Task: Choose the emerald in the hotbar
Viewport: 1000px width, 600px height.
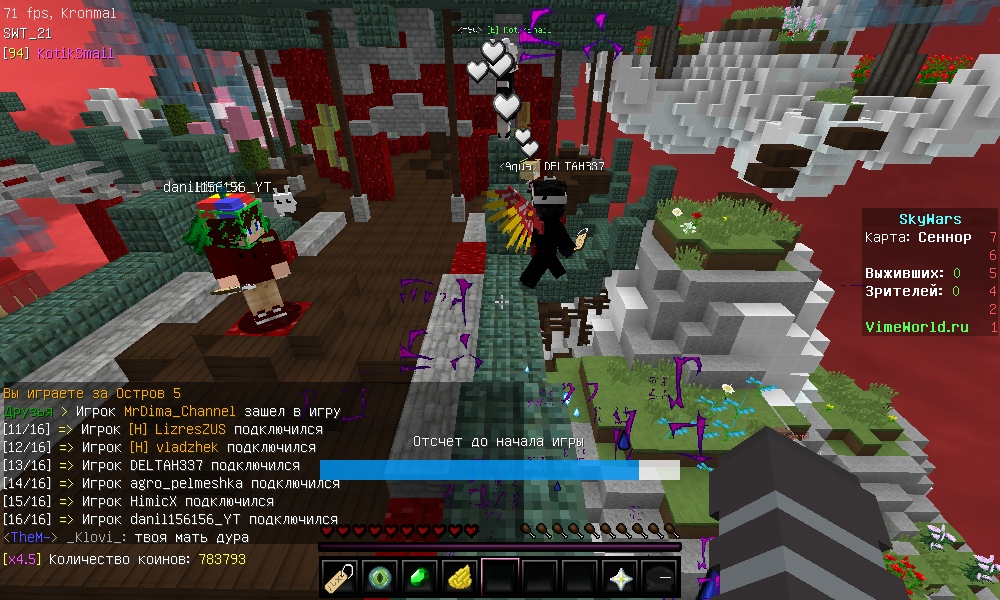Action: coord(420,578)
